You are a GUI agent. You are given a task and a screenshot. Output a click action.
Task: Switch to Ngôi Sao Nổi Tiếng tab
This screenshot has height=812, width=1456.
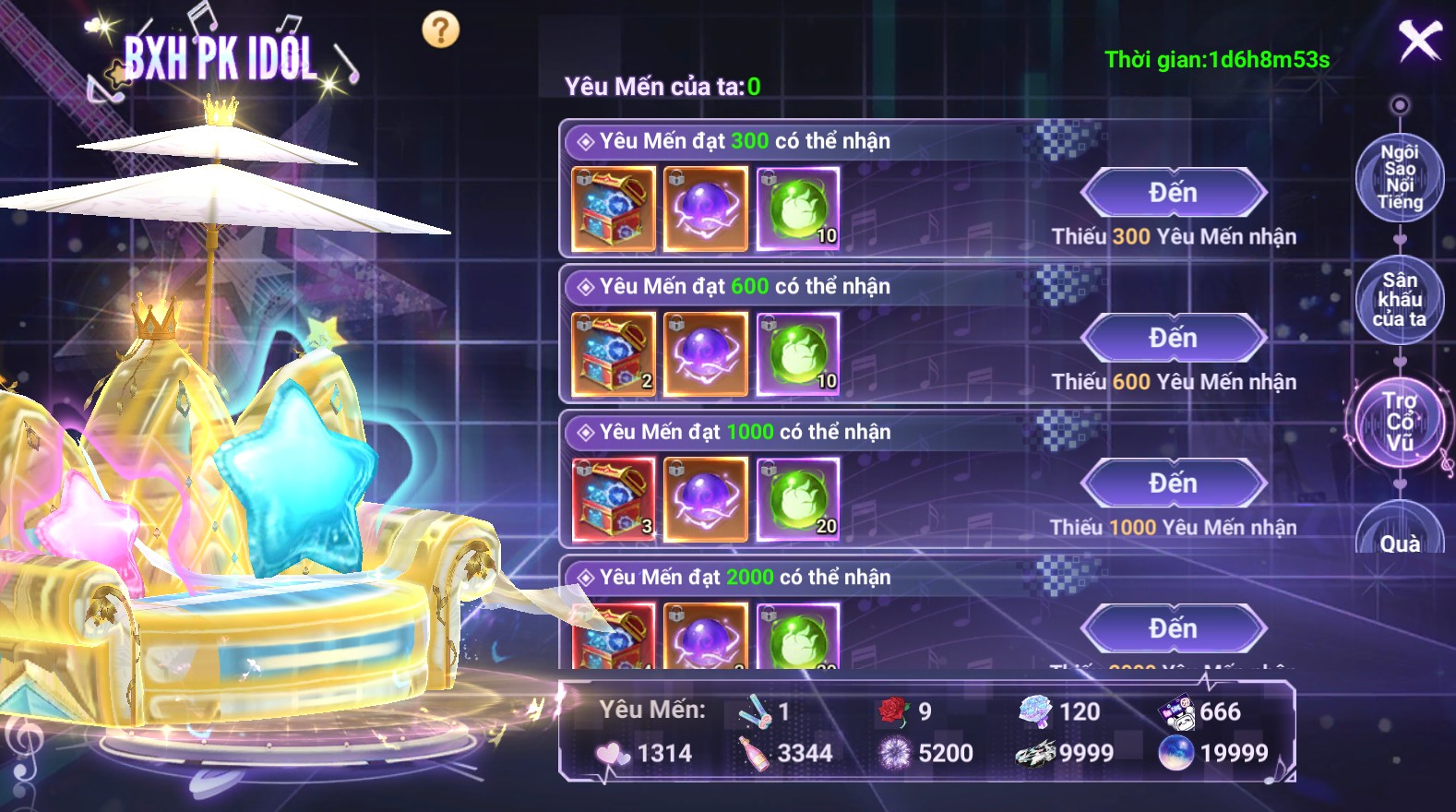click(1399, 176)
